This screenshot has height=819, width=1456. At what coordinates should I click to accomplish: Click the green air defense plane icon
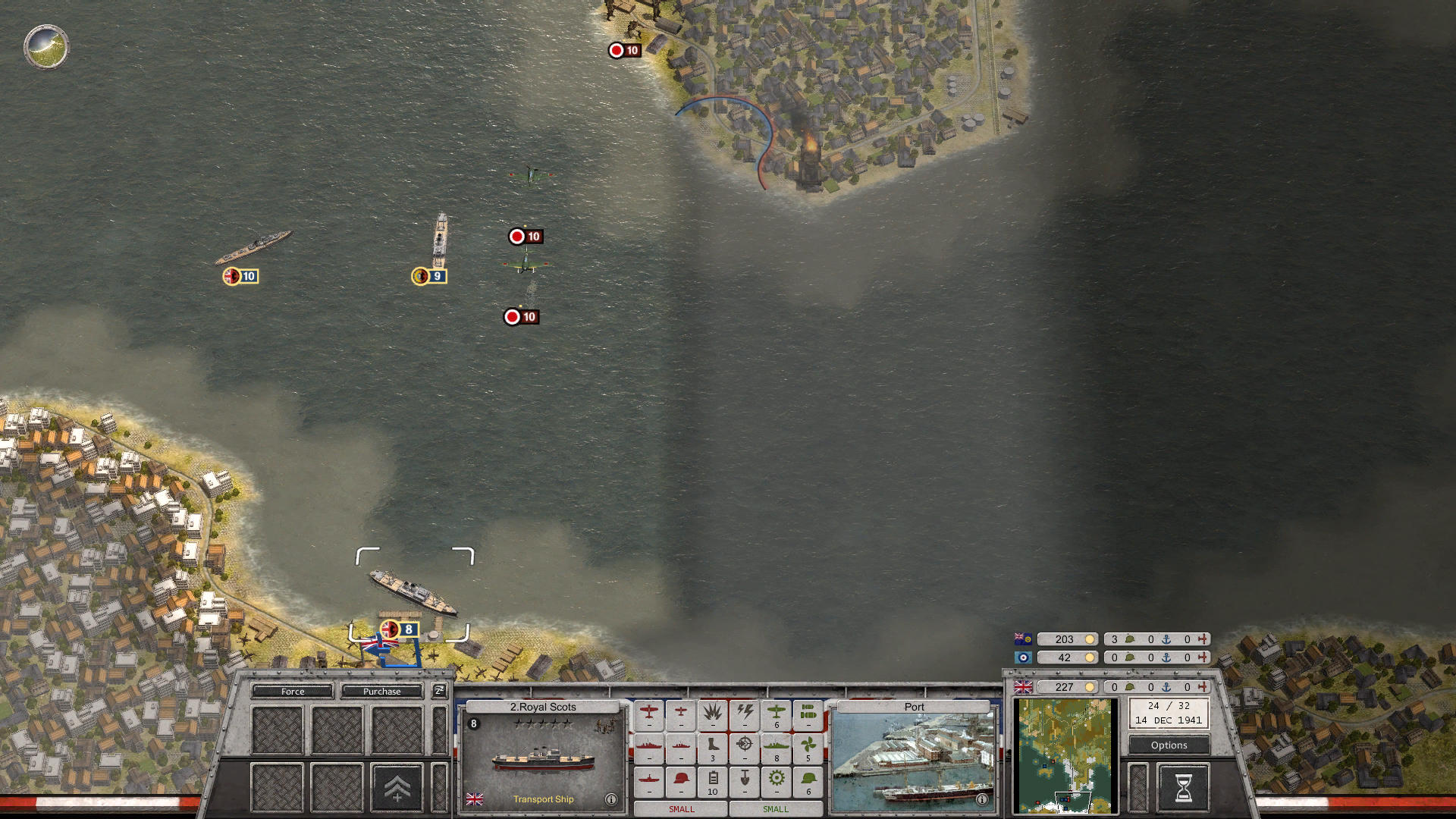point(777,713)
